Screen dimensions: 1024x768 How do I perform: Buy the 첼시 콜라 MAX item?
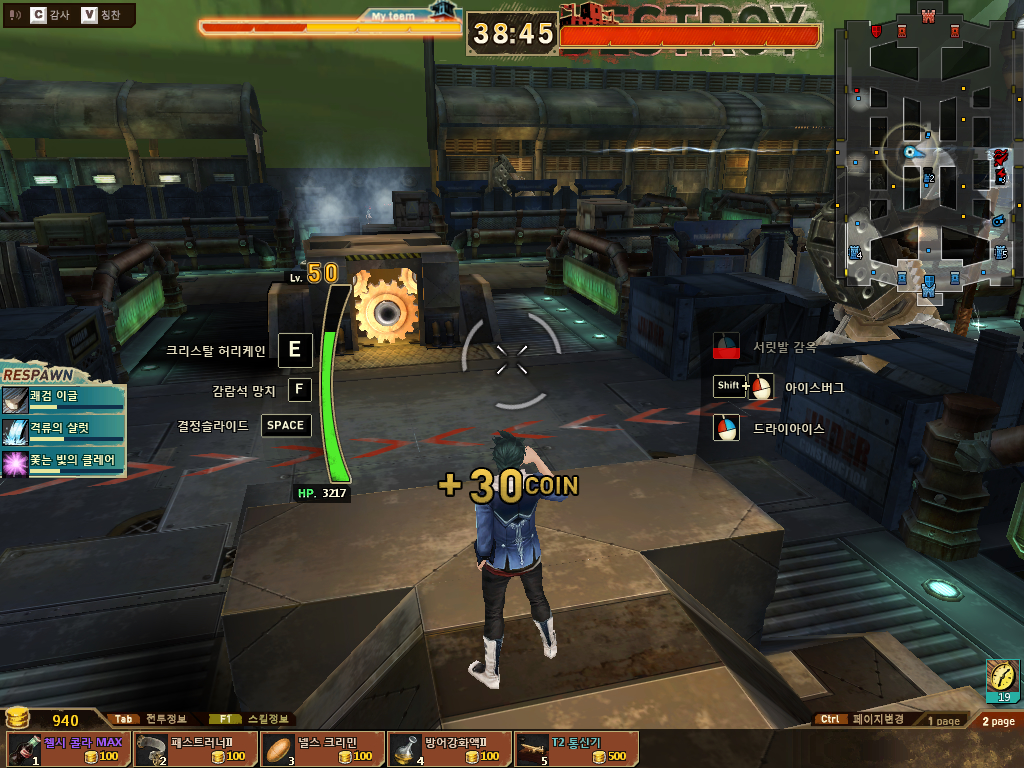(68, 749)
